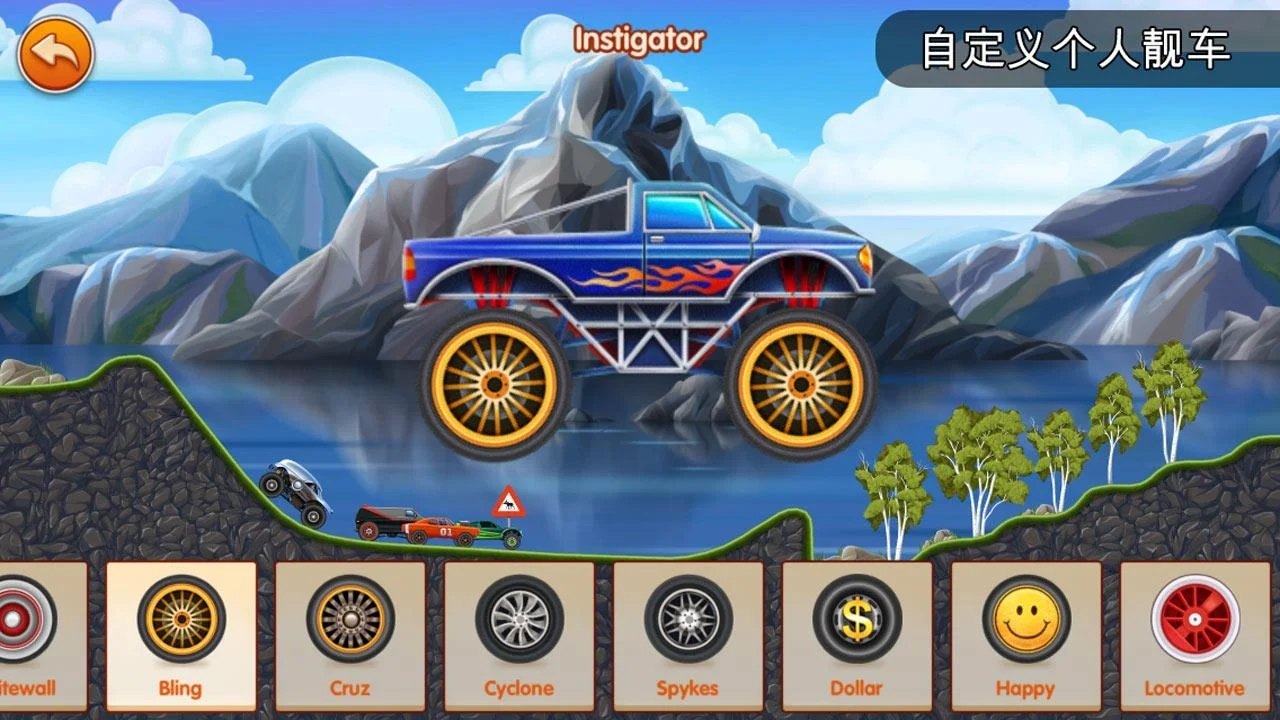1280x720 pixels.
Task: Click the Instigator name label
Action: (638, 42)
